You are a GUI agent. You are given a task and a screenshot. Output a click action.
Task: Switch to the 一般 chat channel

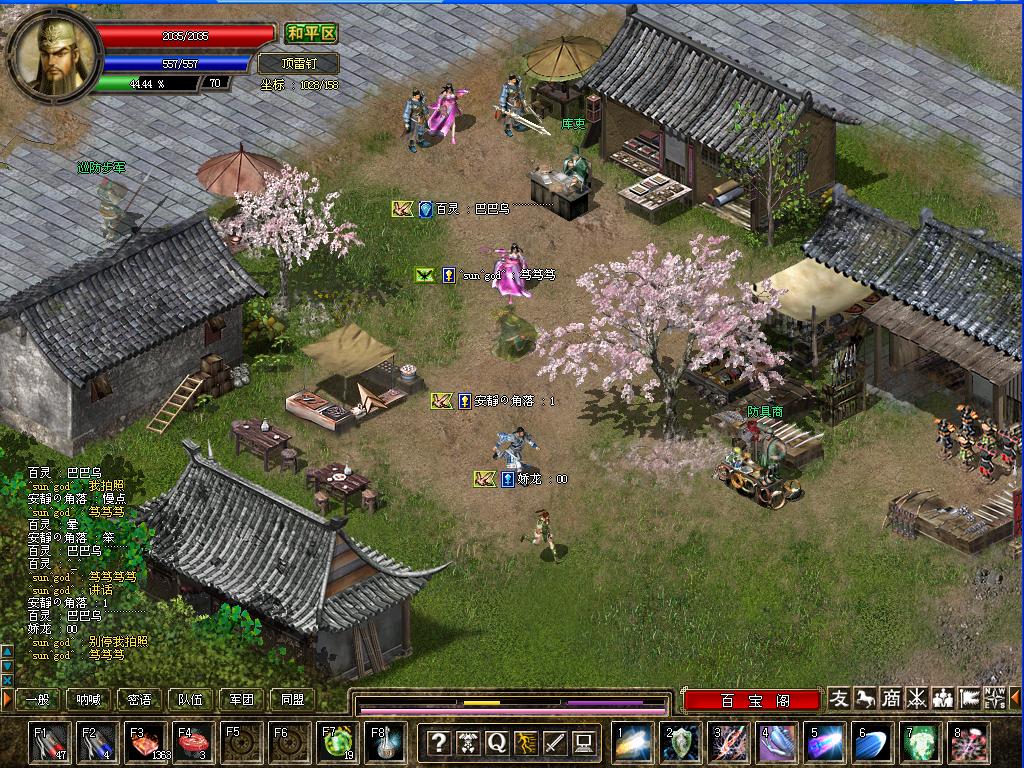coord(38,700)
